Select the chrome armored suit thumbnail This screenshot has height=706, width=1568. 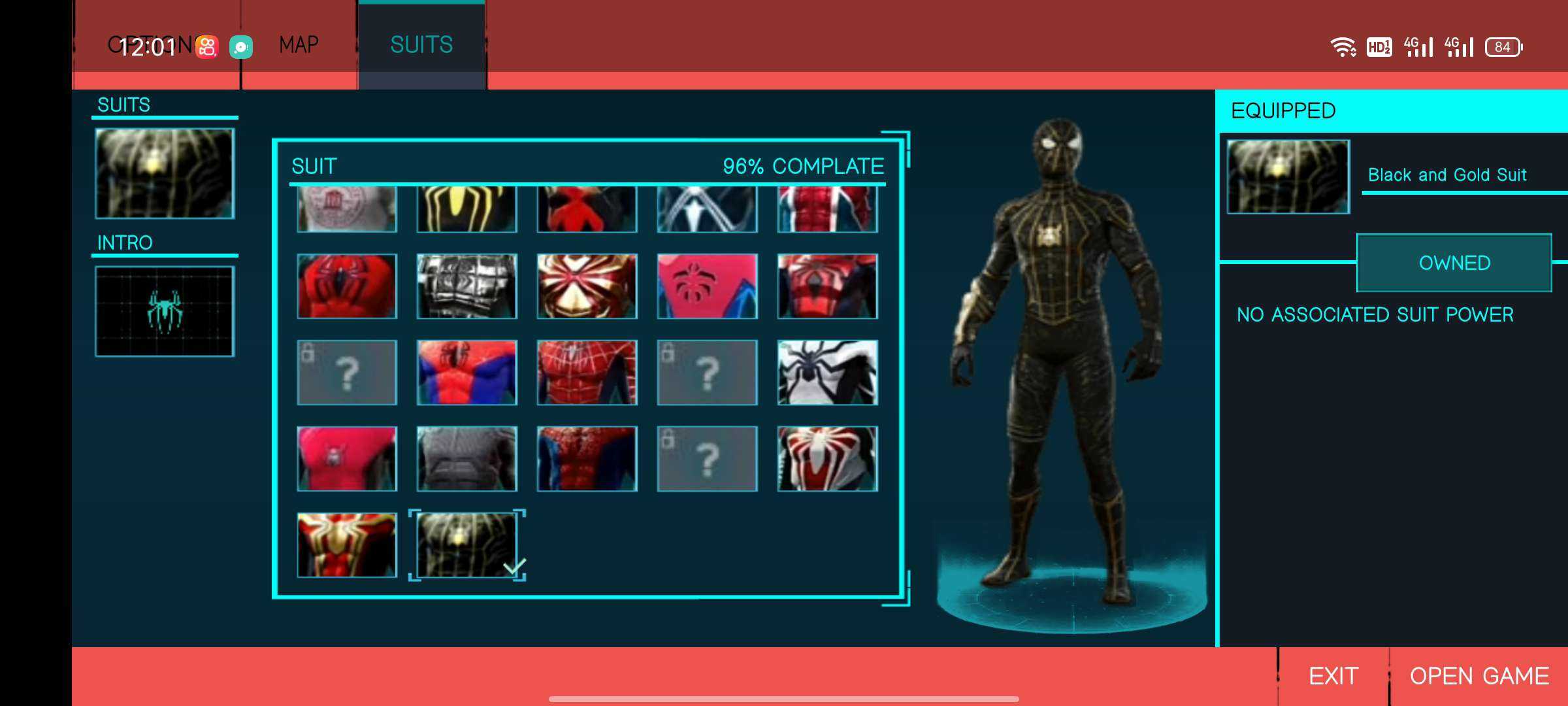(x=465, y=286)
